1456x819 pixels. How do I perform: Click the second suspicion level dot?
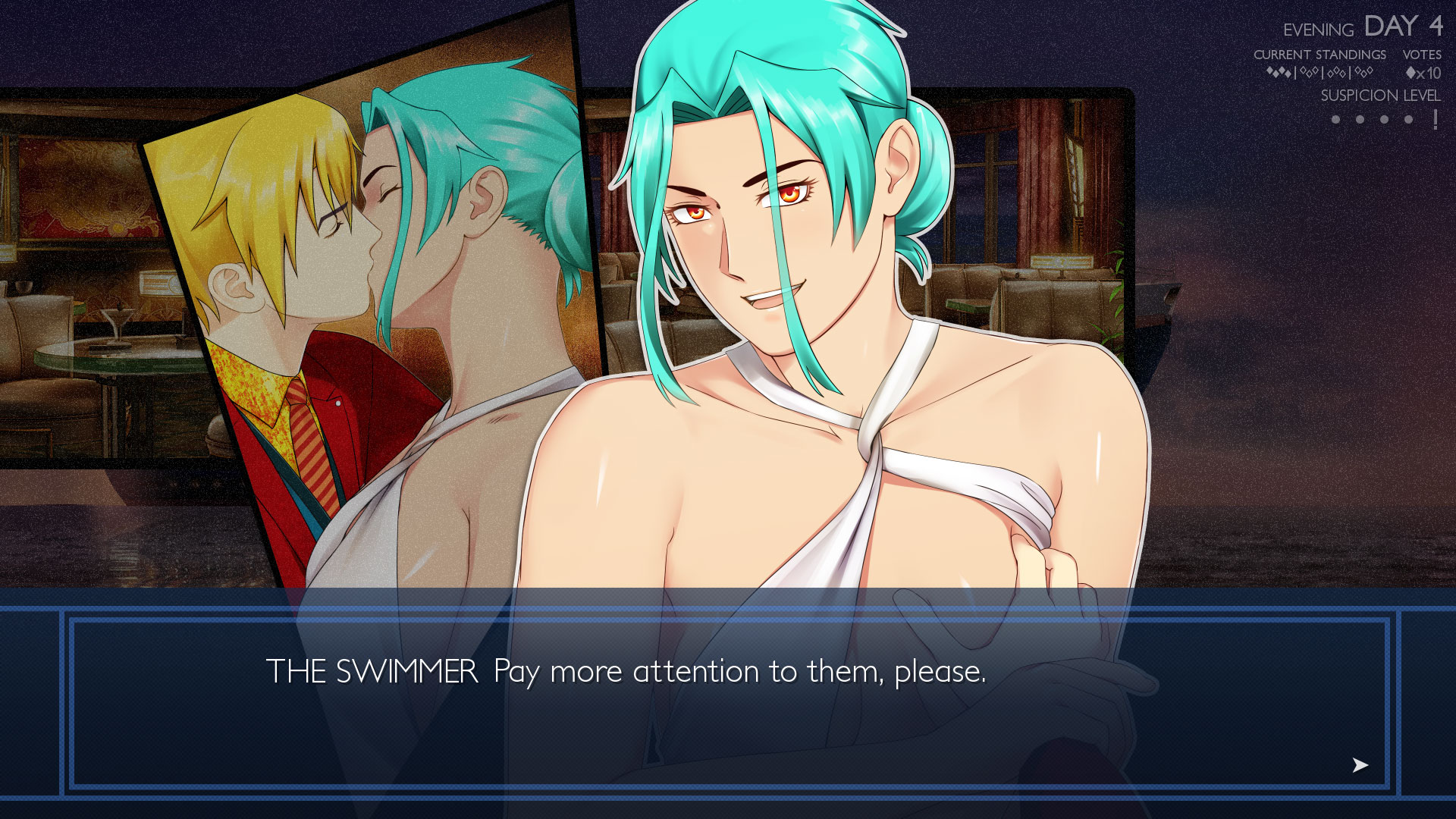tap(1360, 121)
